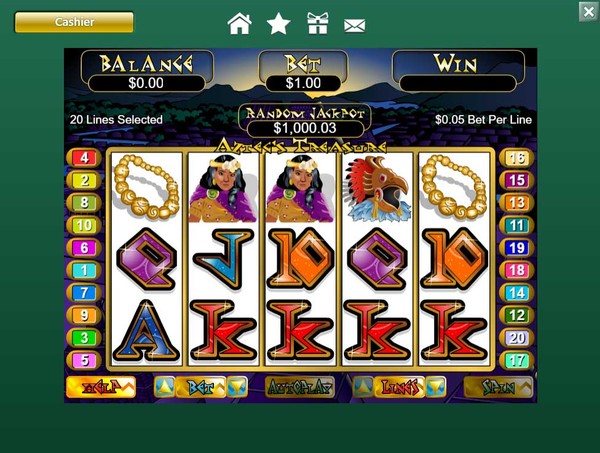
Task: Increase lines with the up arrow
Action: (x=364, y=387)
